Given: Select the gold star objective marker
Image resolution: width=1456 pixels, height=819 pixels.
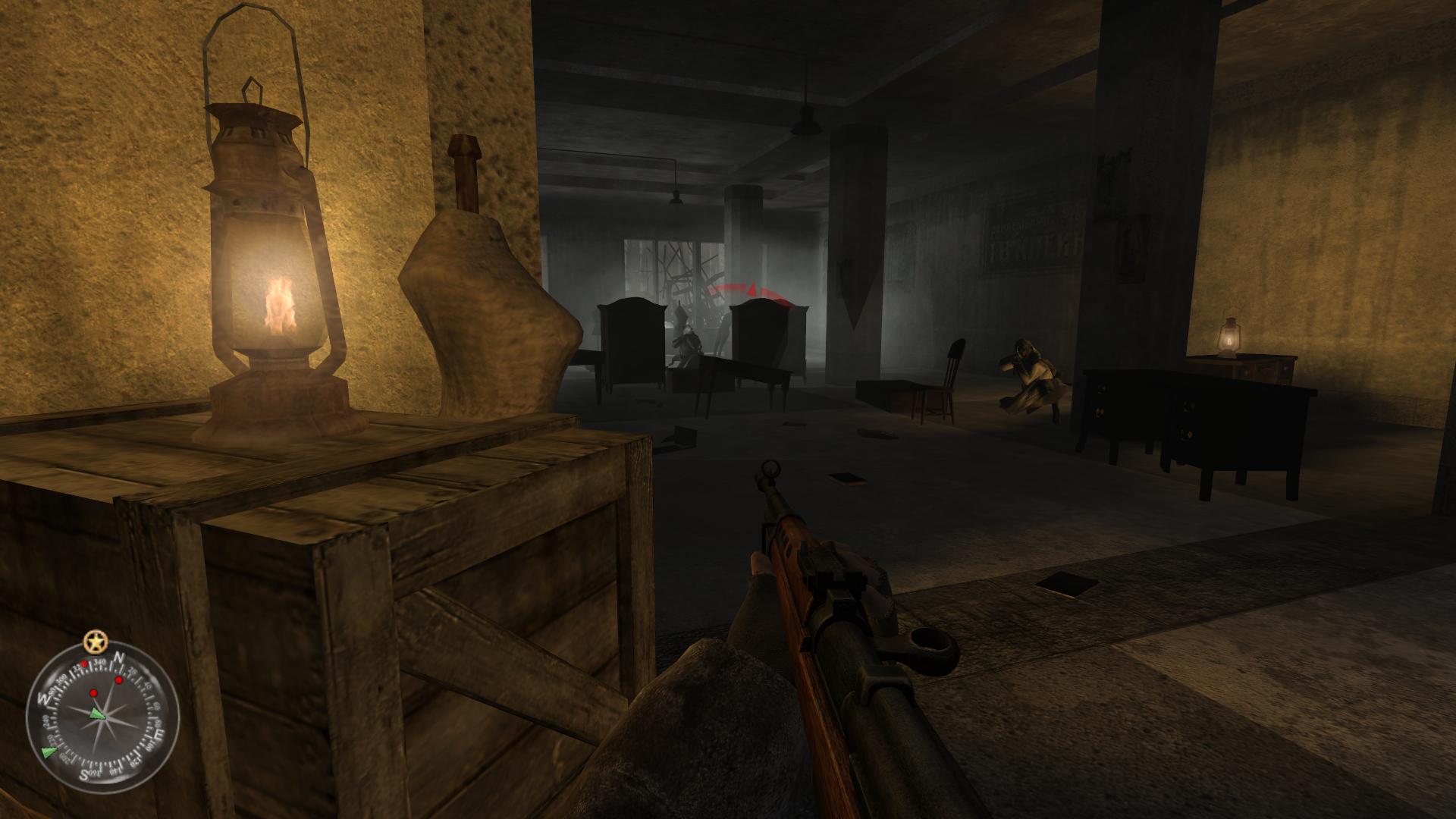Looking at the screenshot, I should 95,642.
